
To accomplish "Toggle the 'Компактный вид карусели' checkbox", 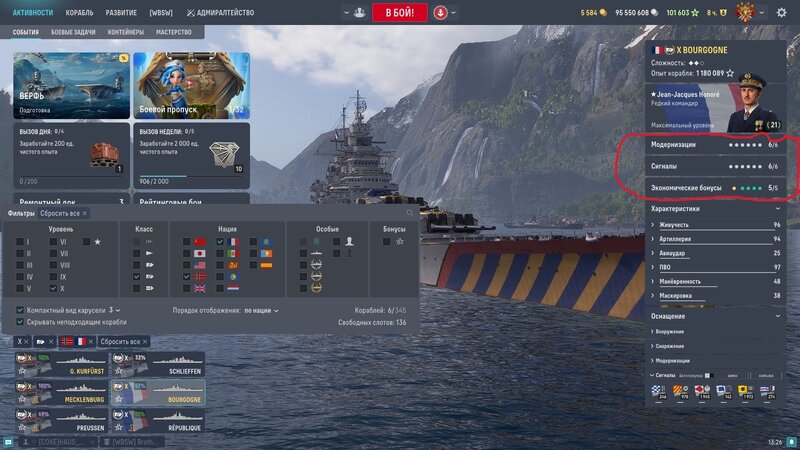I will coord(20,310).
